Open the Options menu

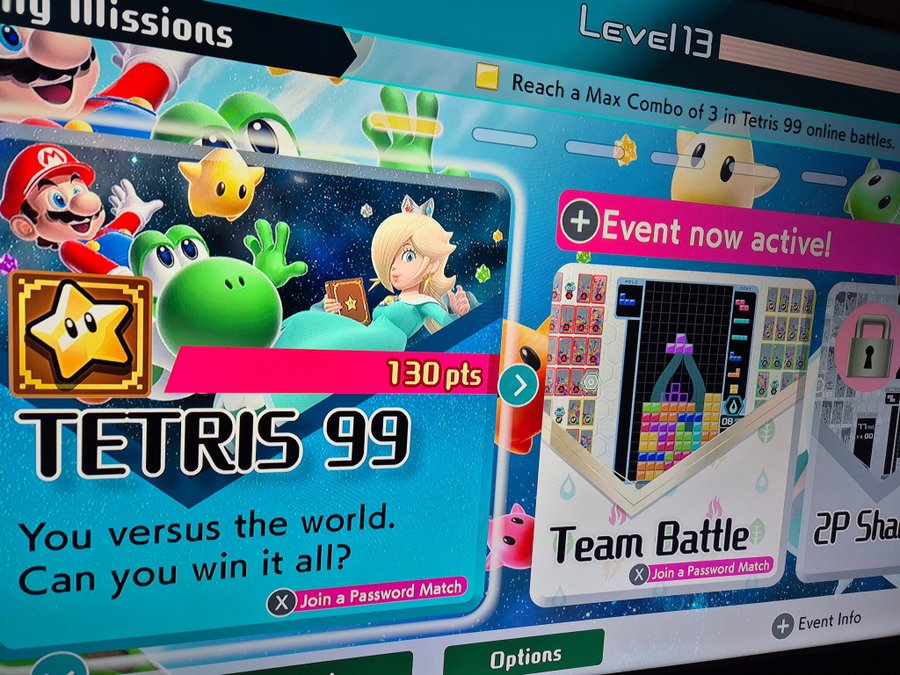click(525, 657)
